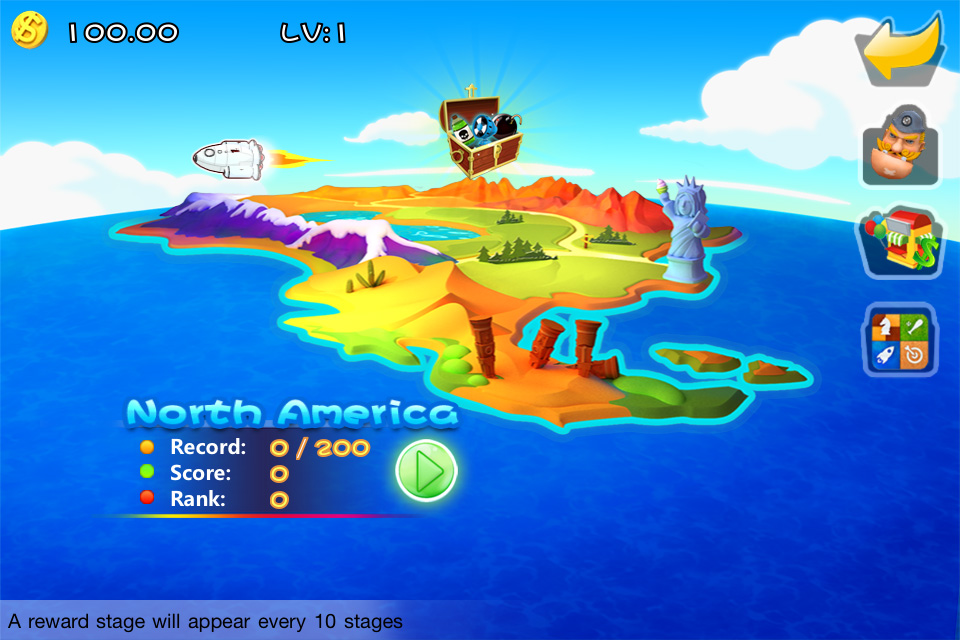Click the yellow back arrow button
Screen dimensions: 960x640
902,50
